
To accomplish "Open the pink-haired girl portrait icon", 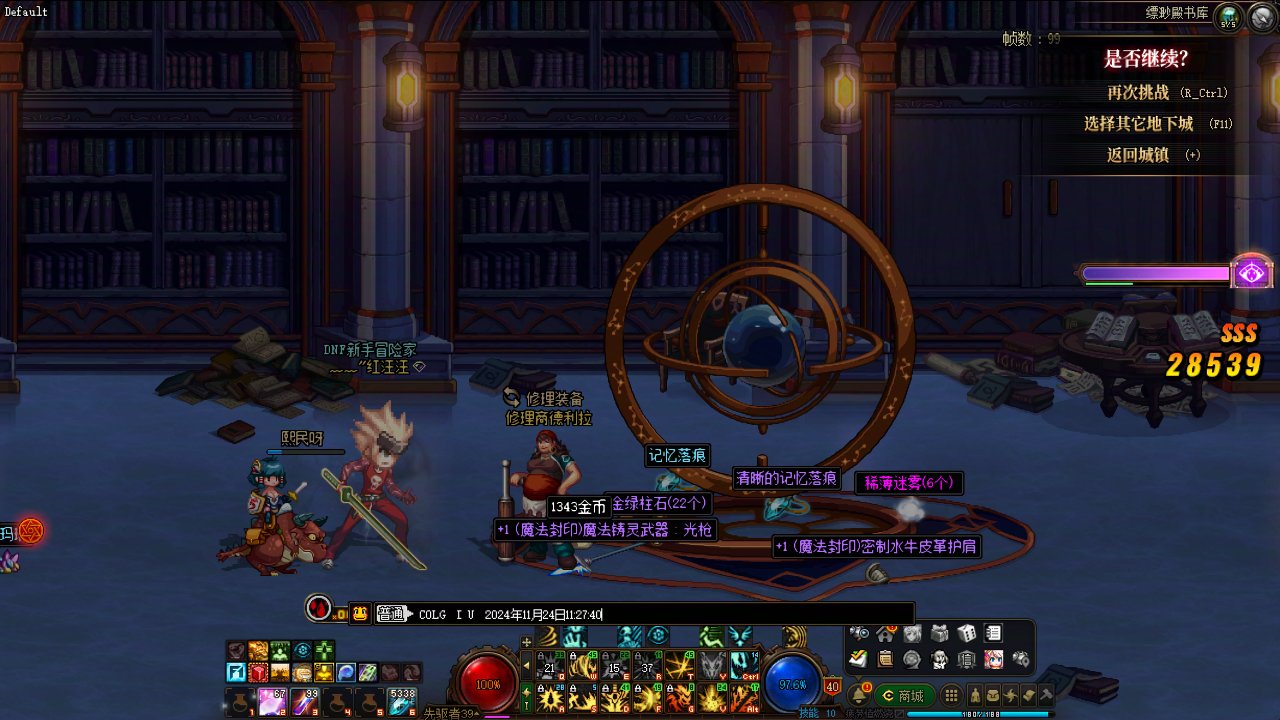I will 993,659.
